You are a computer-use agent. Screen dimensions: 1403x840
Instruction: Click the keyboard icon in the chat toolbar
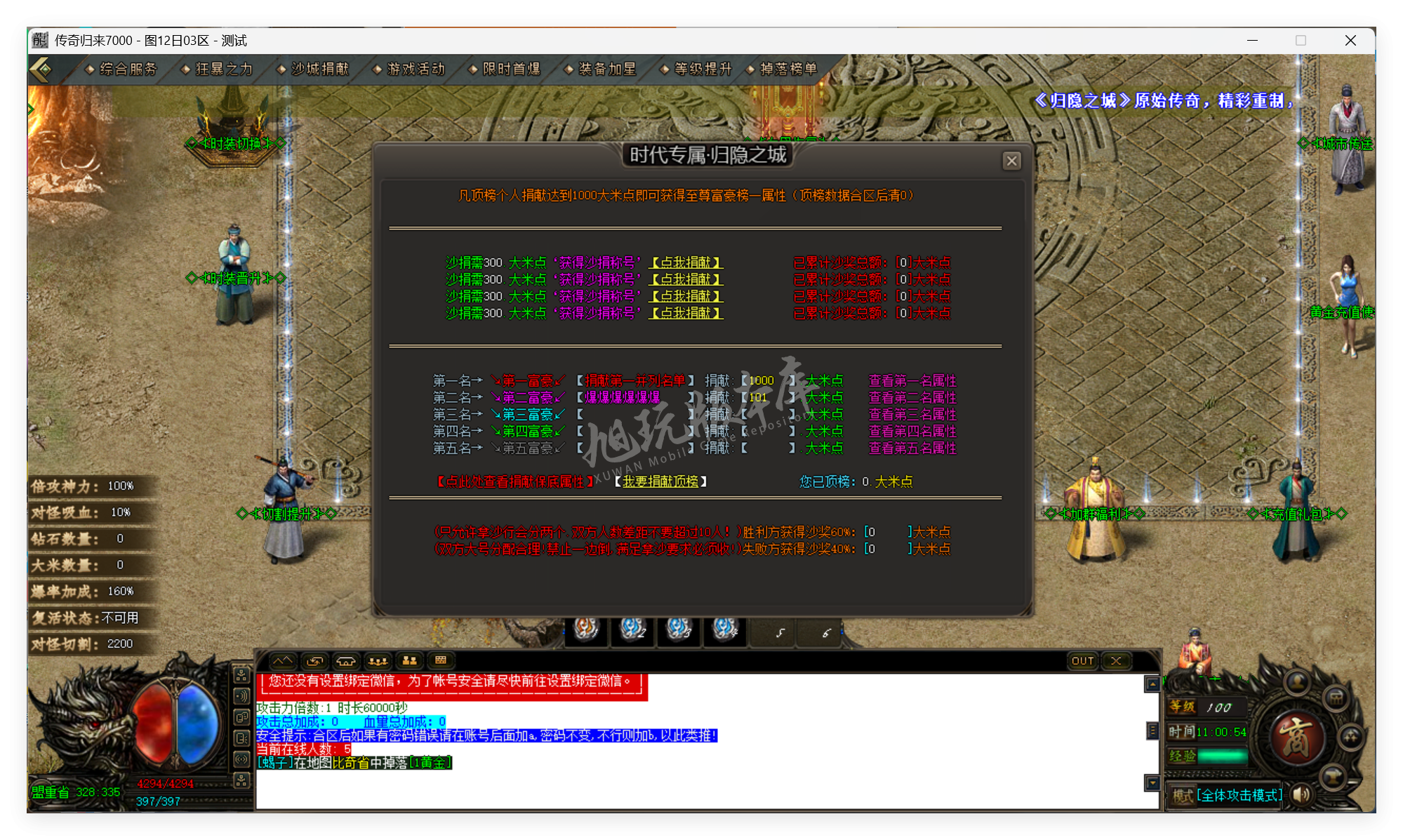tap(441, 661)
